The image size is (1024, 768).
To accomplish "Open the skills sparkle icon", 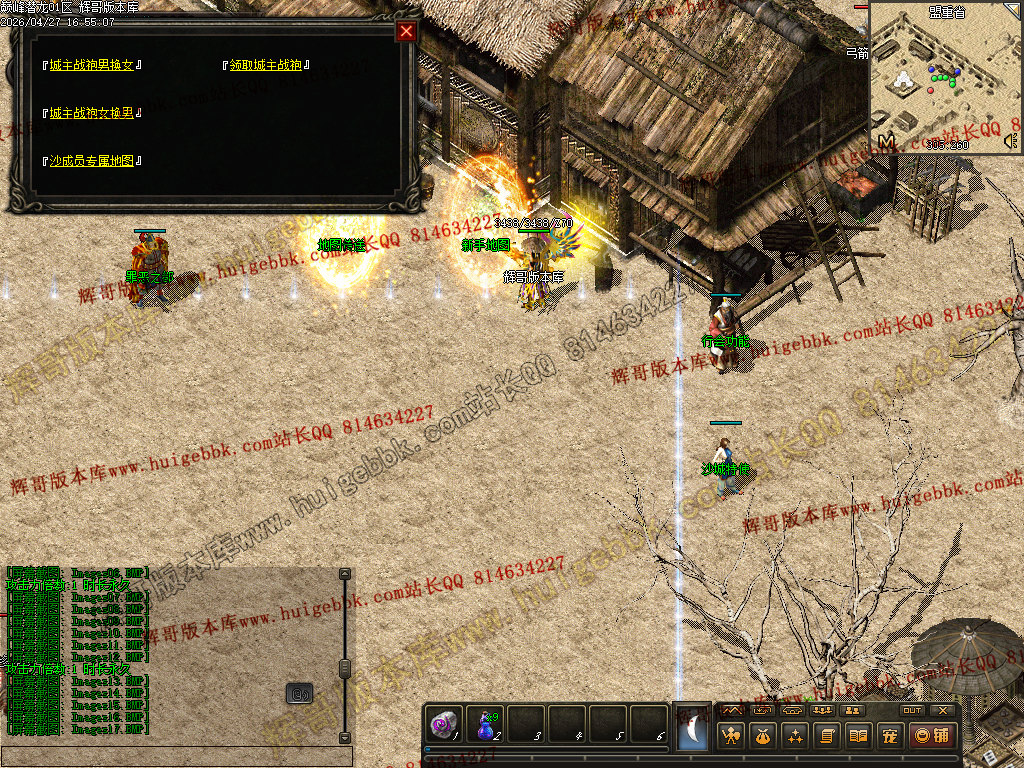I will tap(796, 736).
